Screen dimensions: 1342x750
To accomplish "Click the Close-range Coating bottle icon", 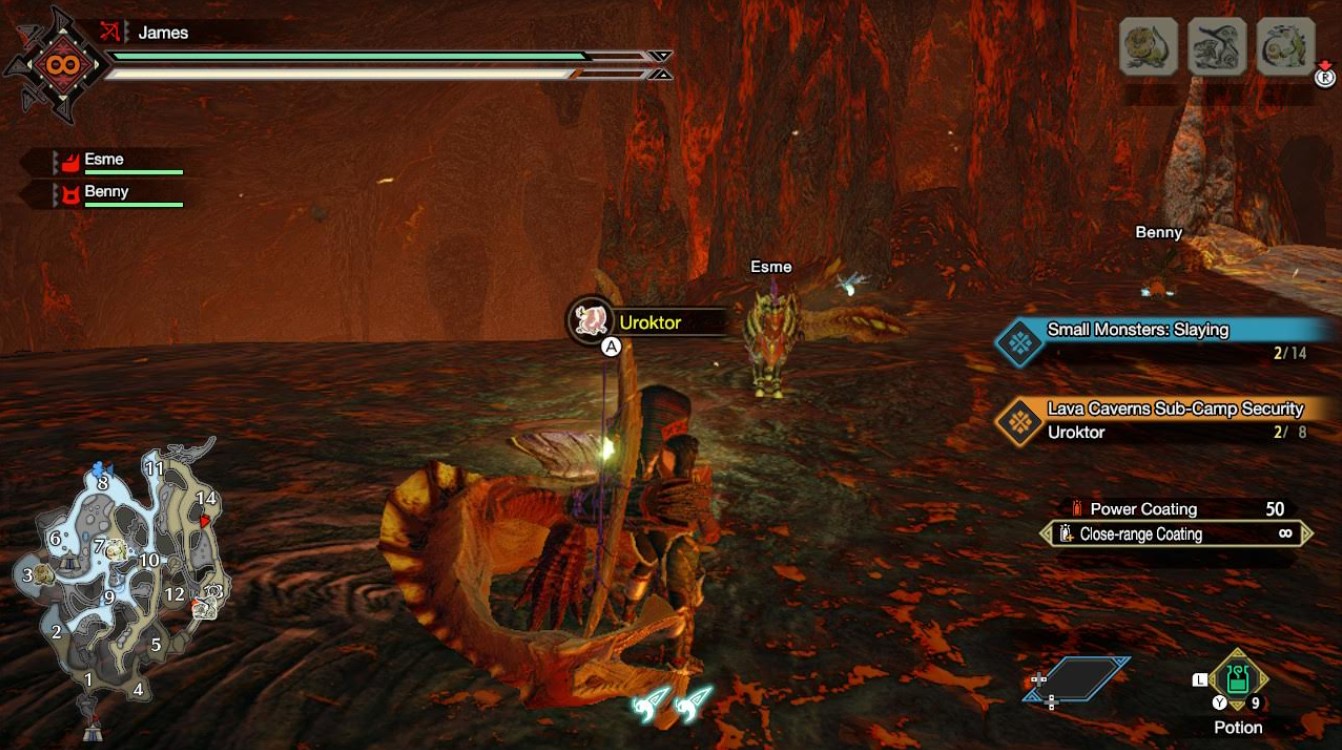I will pos(1065,533).
